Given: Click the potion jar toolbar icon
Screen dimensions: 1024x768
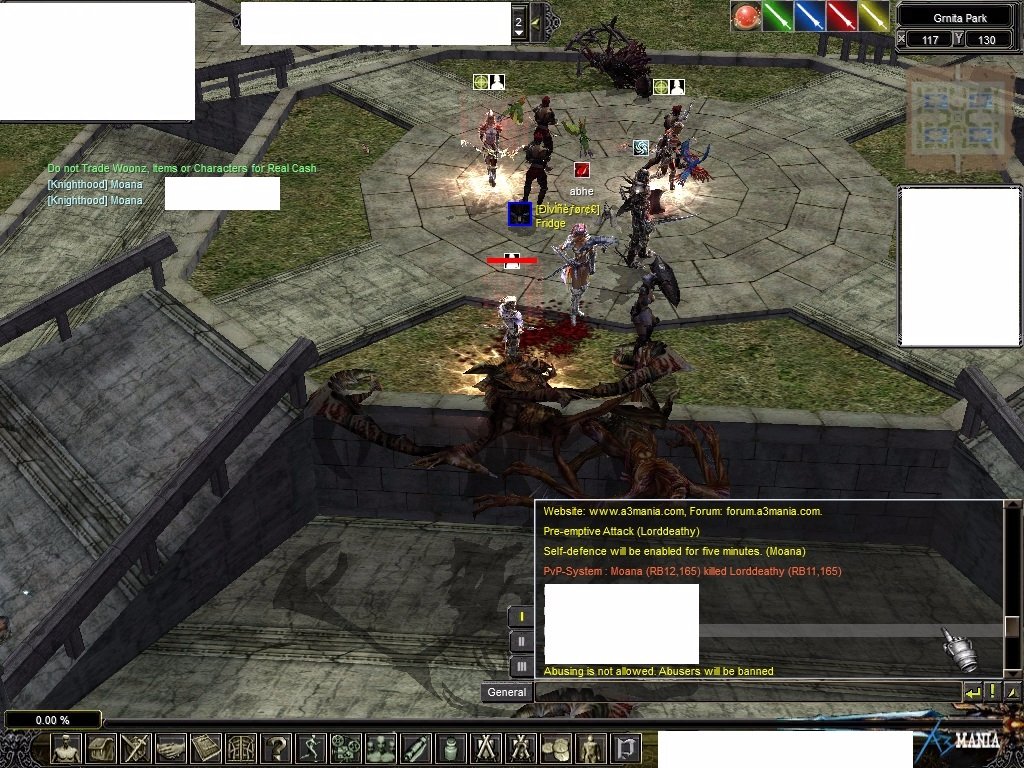Looking at the screenshot, I should 451,748.
